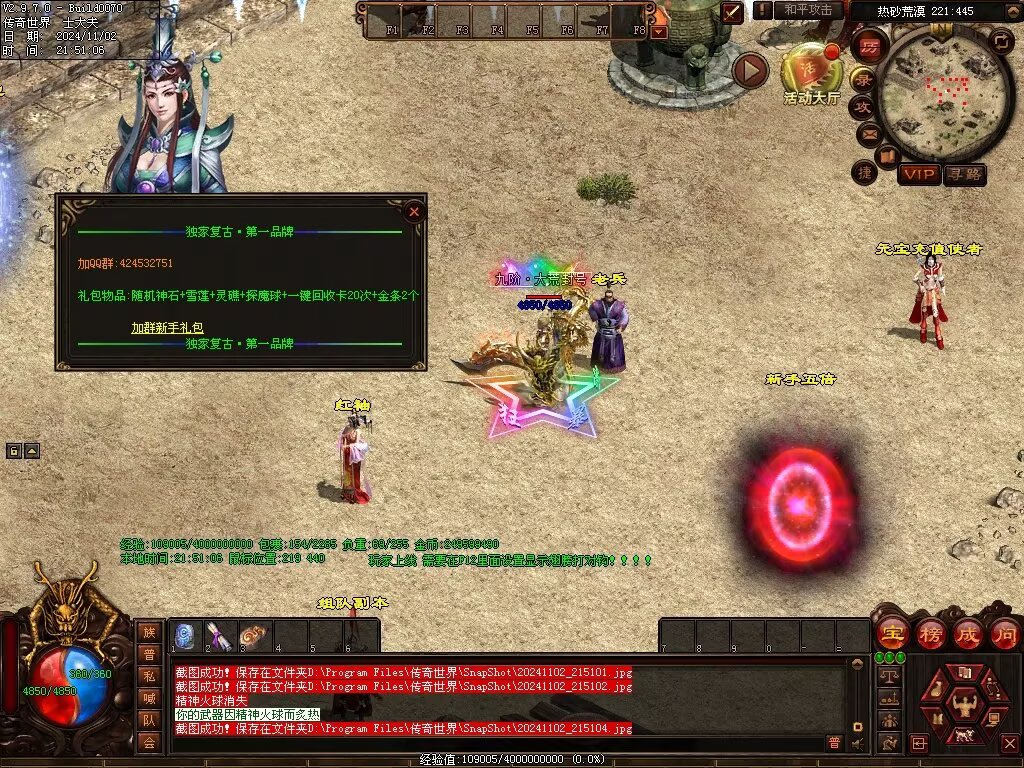Click the crossed-out sword icon at top
The image size is (1024, 768).
coord(733,12)
